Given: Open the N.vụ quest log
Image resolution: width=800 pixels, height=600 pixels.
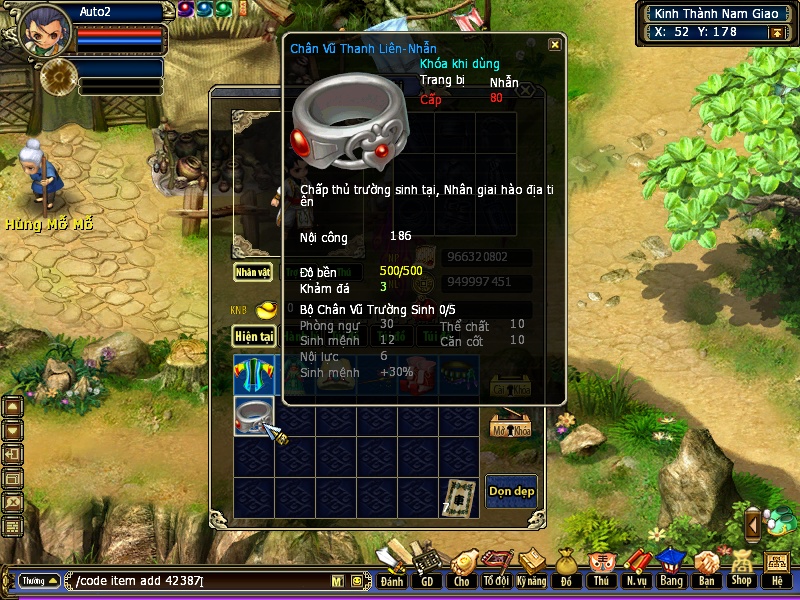Looking at the screenshot, I should (636, 567).
